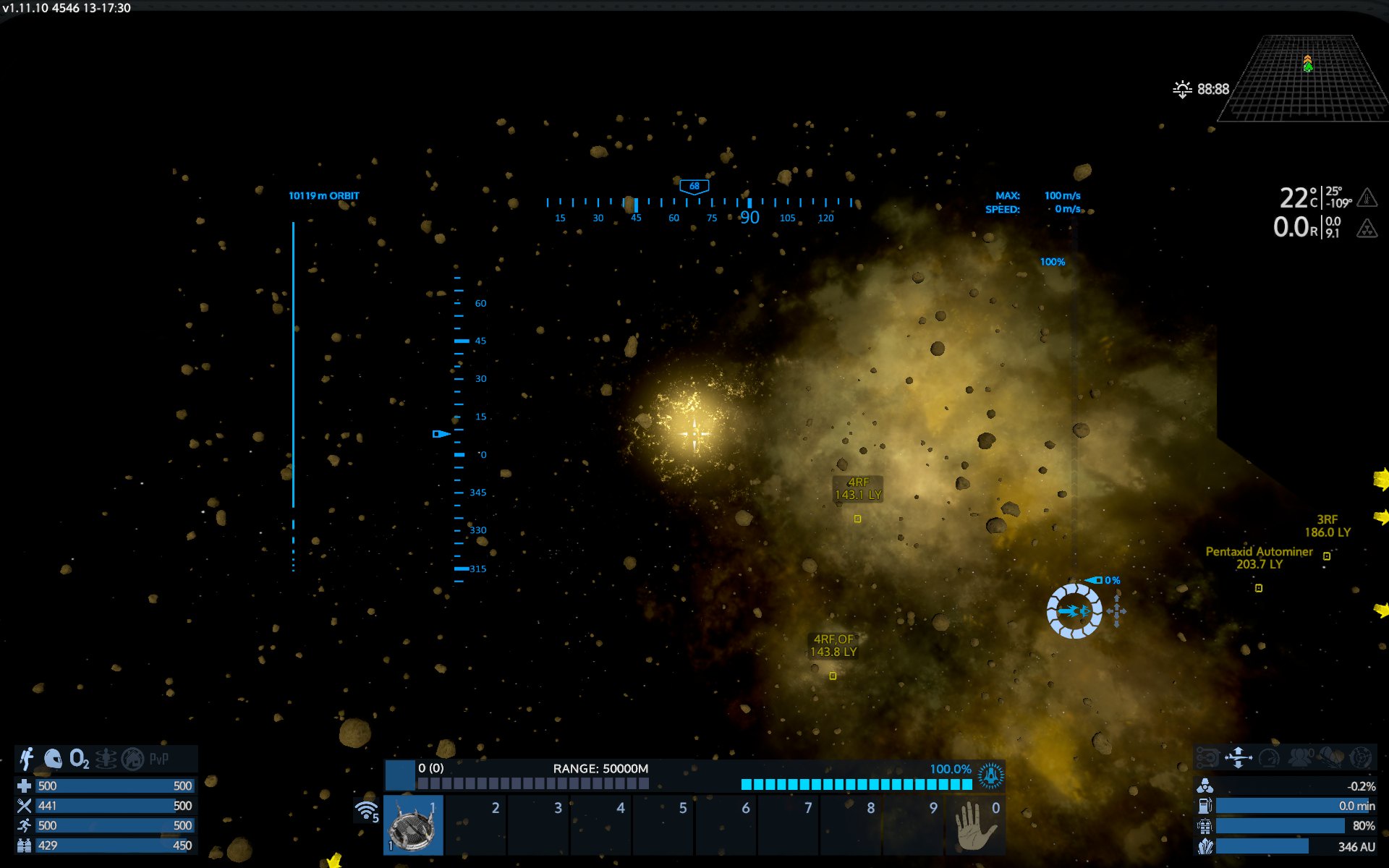Click the circular ship target reticle

click(1074, 611)
